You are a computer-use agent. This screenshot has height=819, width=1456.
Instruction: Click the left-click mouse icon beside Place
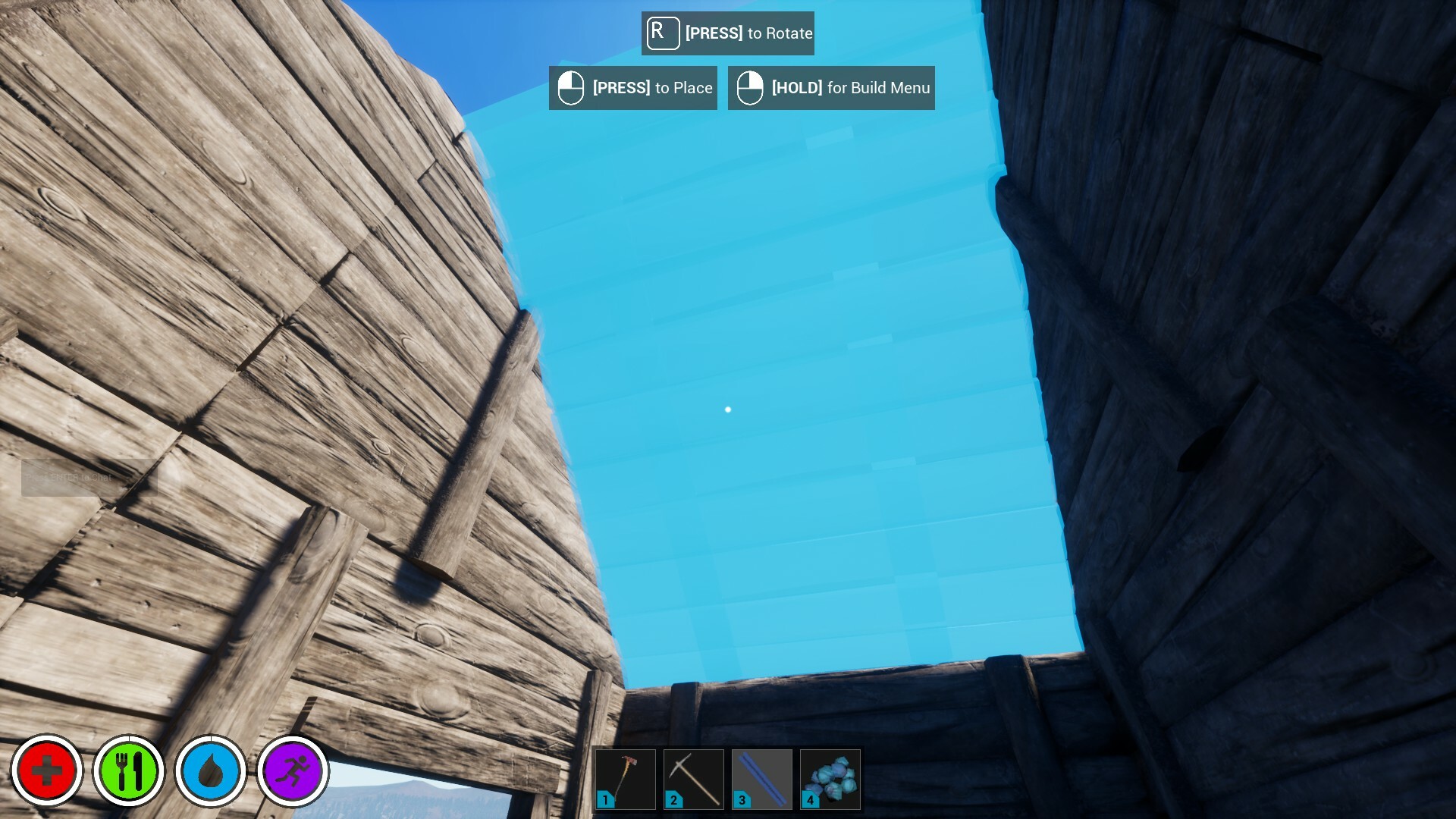570,87
